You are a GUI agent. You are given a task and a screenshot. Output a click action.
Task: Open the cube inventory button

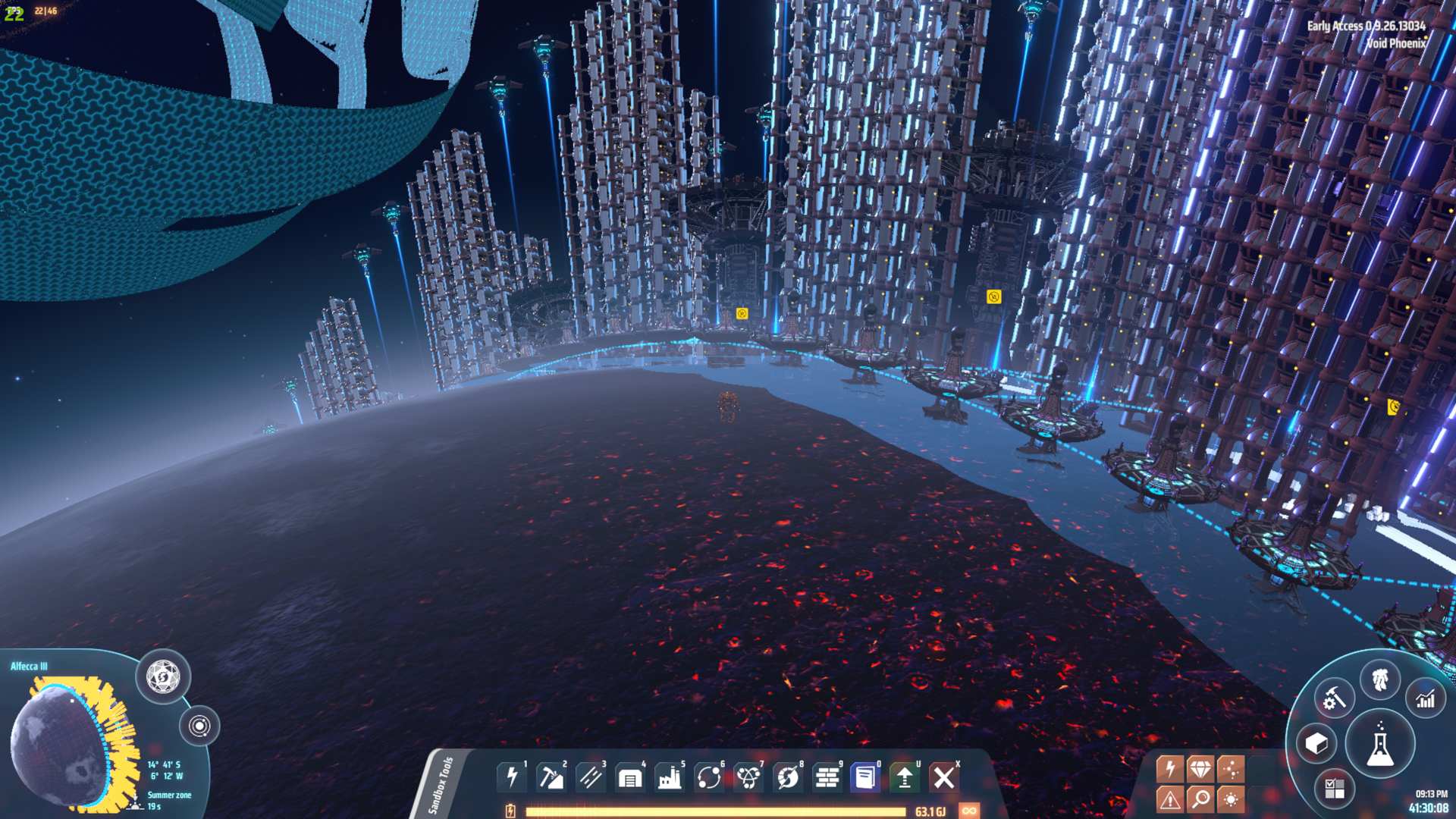click(x=1316, y=744)
